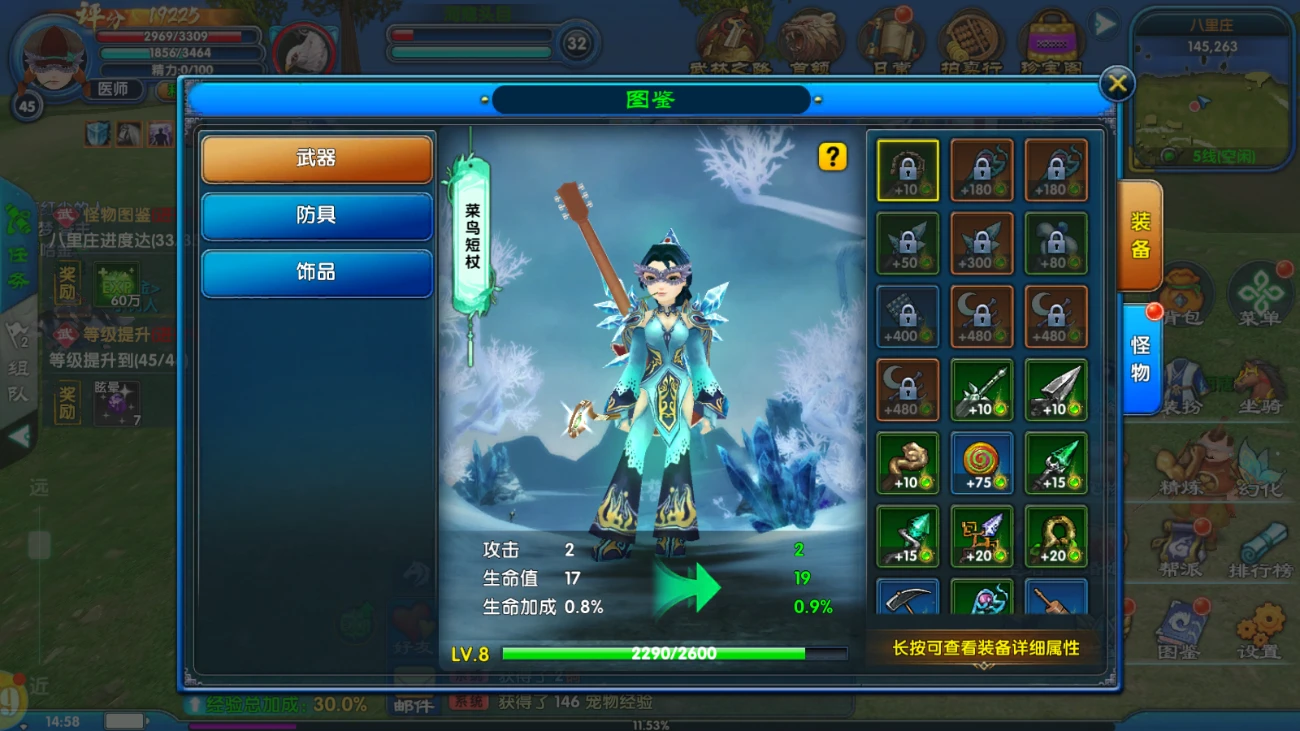Switch to the 防具 armor category

(x=316, y=217)
